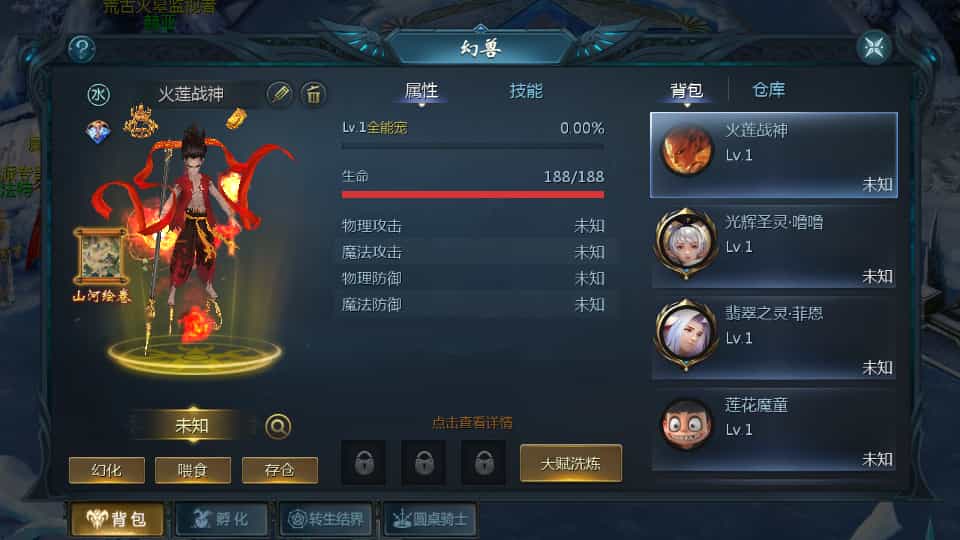Feed the pet with 喂食 button
This screenshot has width=960, height=540.
pyautogui.click(x=193, y=470)
